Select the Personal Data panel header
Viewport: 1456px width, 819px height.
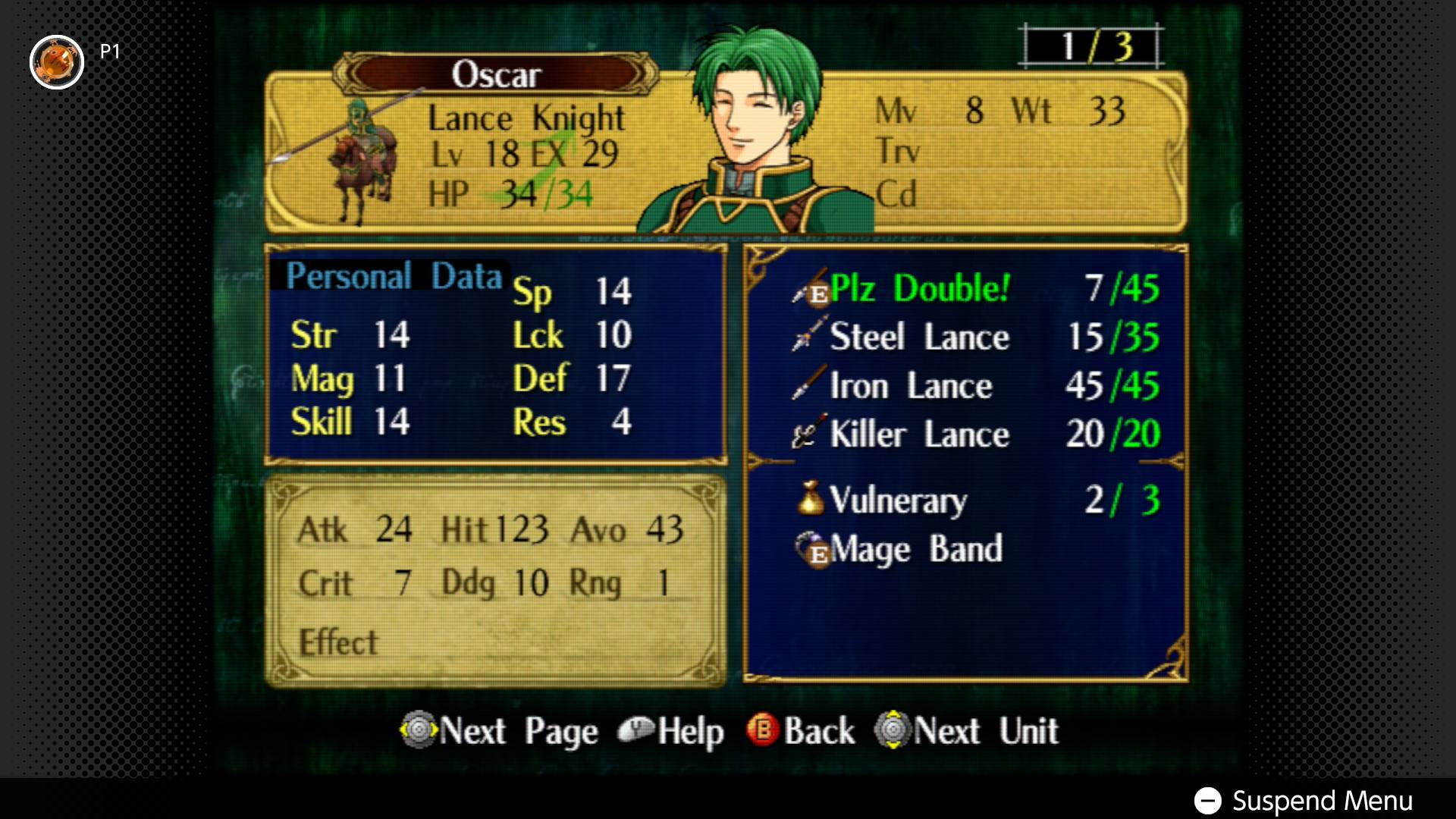394,276
